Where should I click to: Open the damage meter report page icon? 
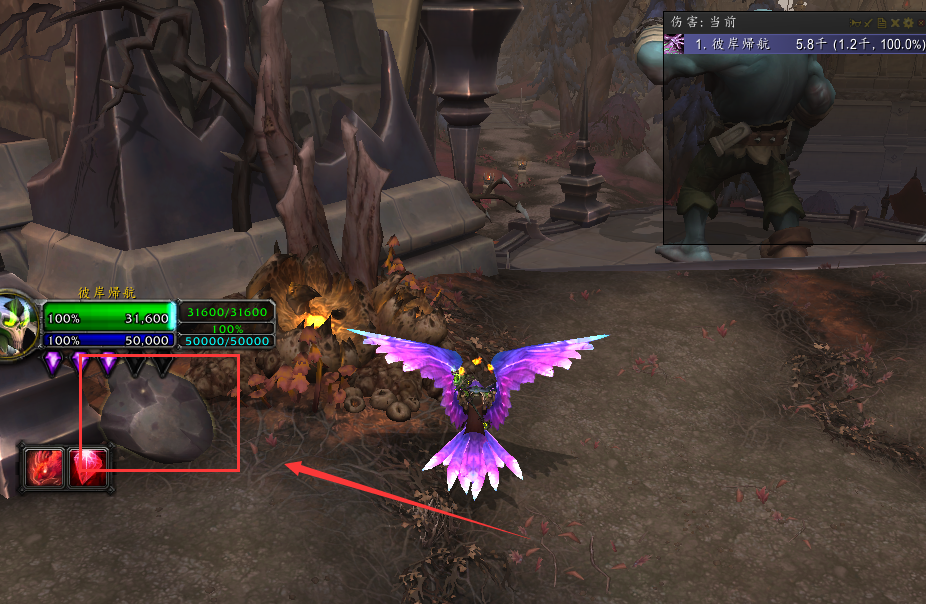(882, 22)
